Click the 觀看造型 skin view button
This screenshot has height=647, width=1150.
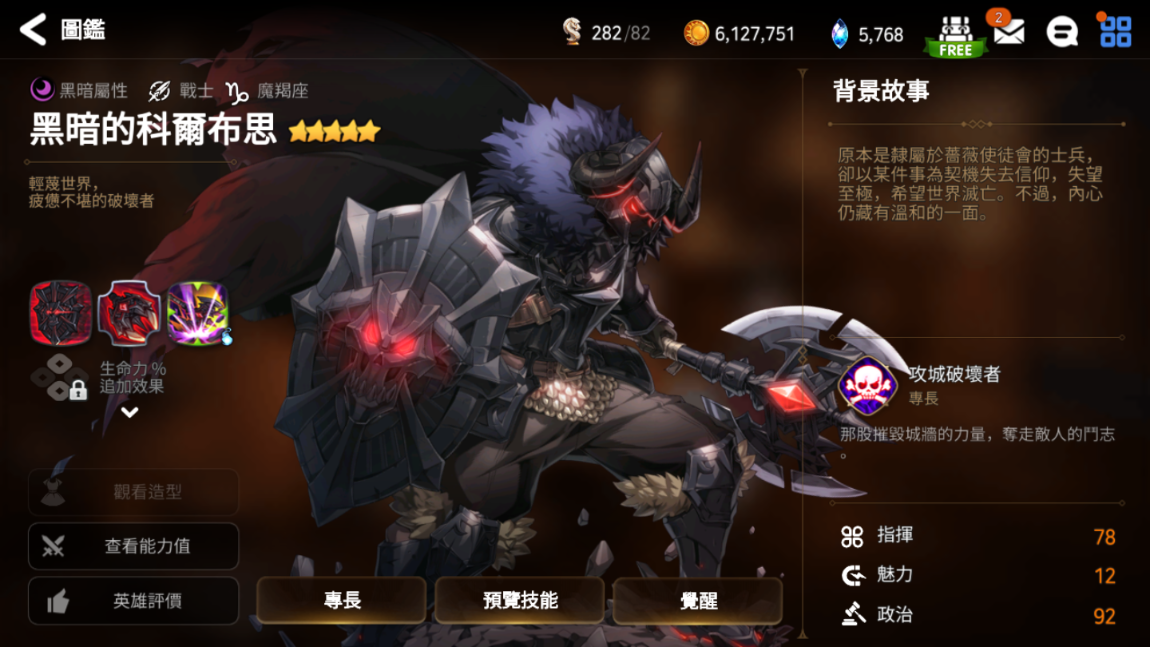tap(134, 492)
